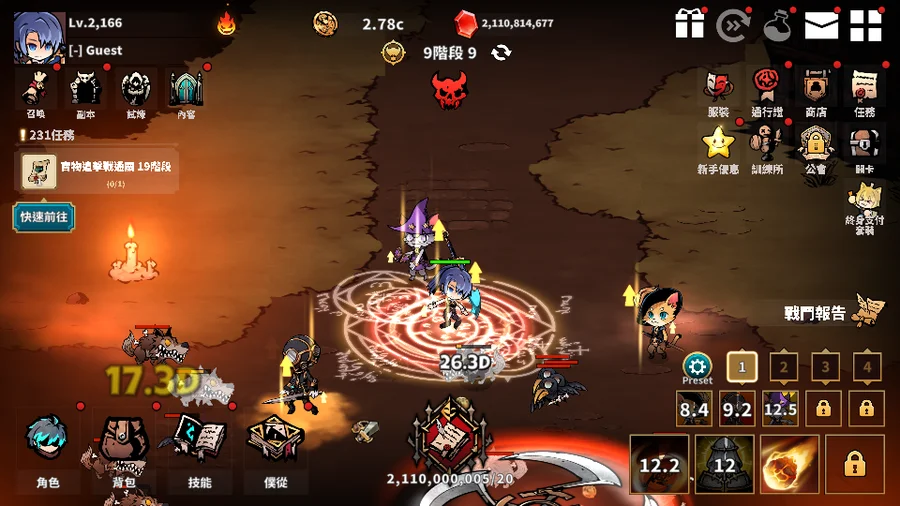The height and width of the screenshot is (506, 900).
Task: Open the 訓練所 training ground
Action: point(767,148)
